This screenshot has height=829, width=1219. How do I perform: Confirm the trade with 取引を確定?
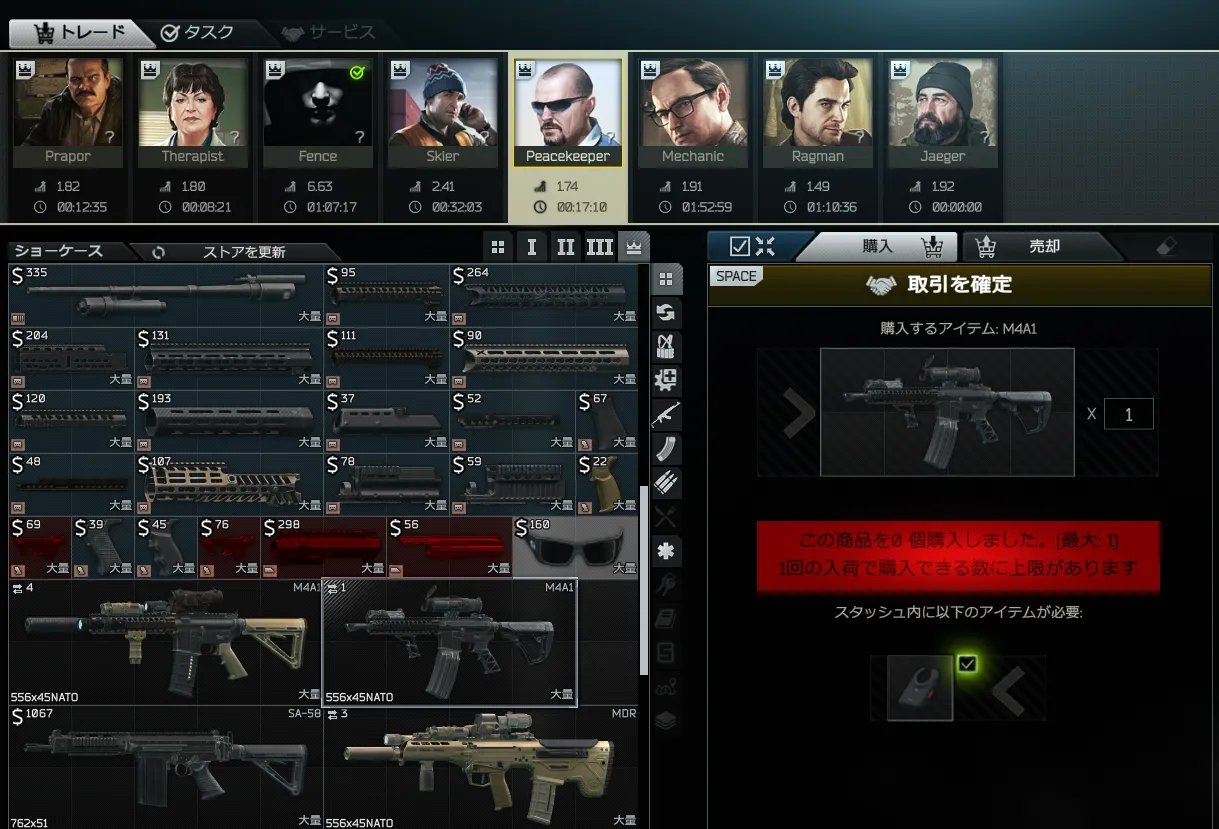tap(959, 285)
